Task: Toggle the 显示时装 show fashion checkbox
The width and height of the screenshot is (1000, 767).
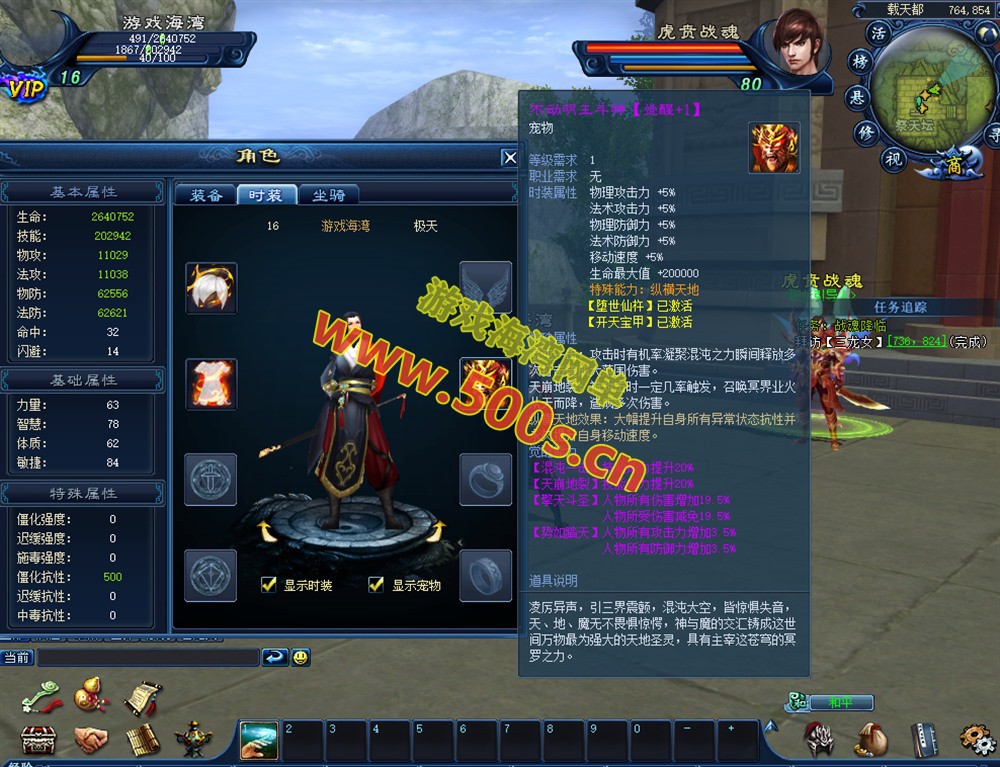Action: pos(268,585)
